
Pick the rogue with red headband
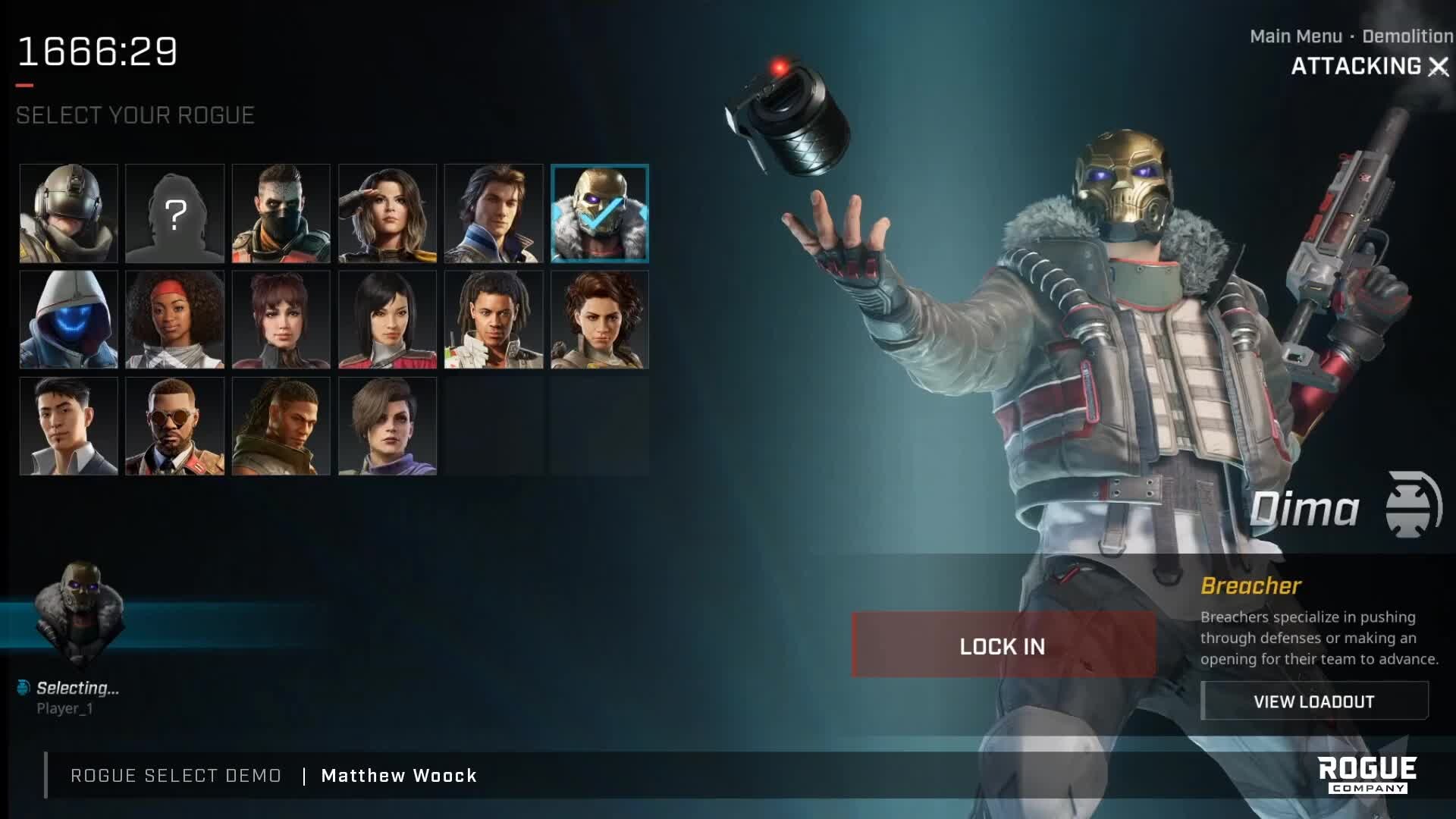point(175,320)
